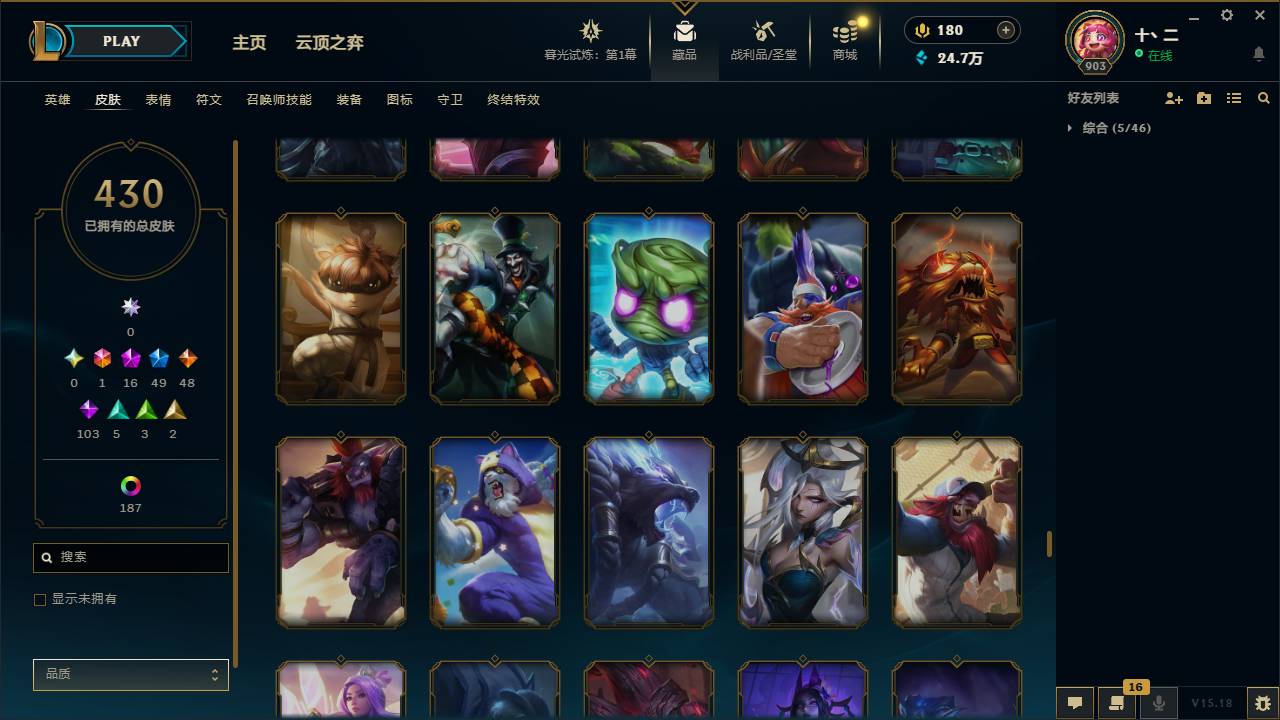Viewport: 1280px width, 720px height.
Task: Click the add friend icon
Action: pos(1172,97)
